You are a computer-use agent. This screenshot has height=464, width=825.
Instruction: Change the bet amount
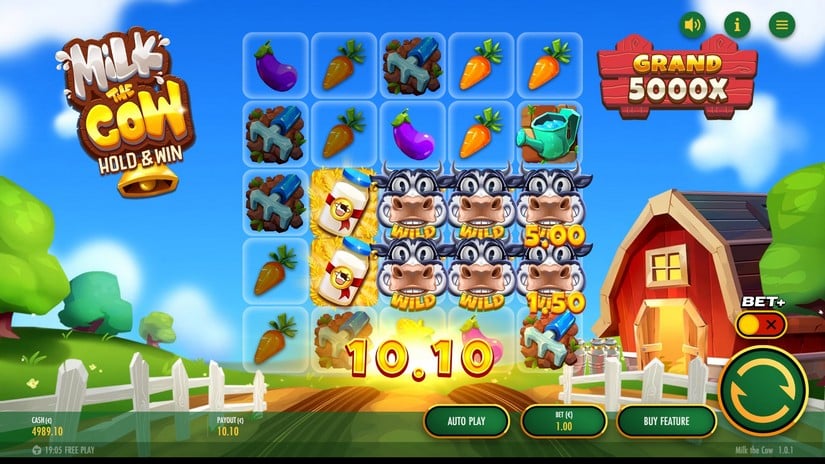tap(564, 421)
